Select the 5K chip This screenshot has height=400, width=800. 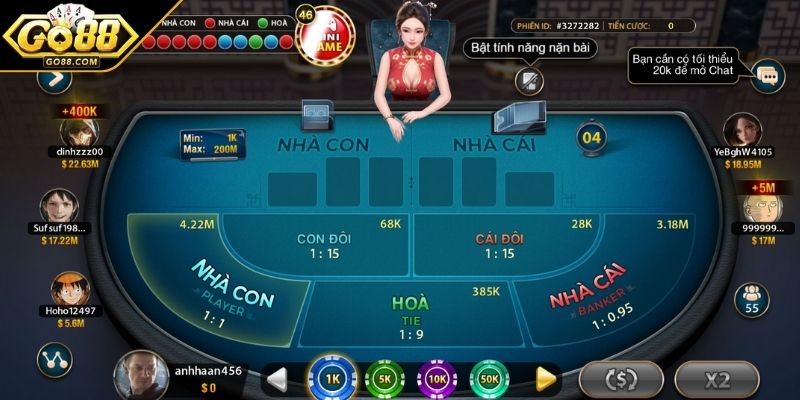pyautogui.click(x=384, y=378)
